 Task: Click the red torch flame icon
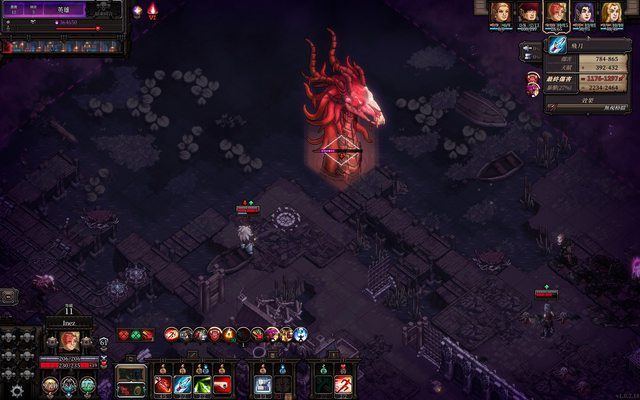(152, 11)
